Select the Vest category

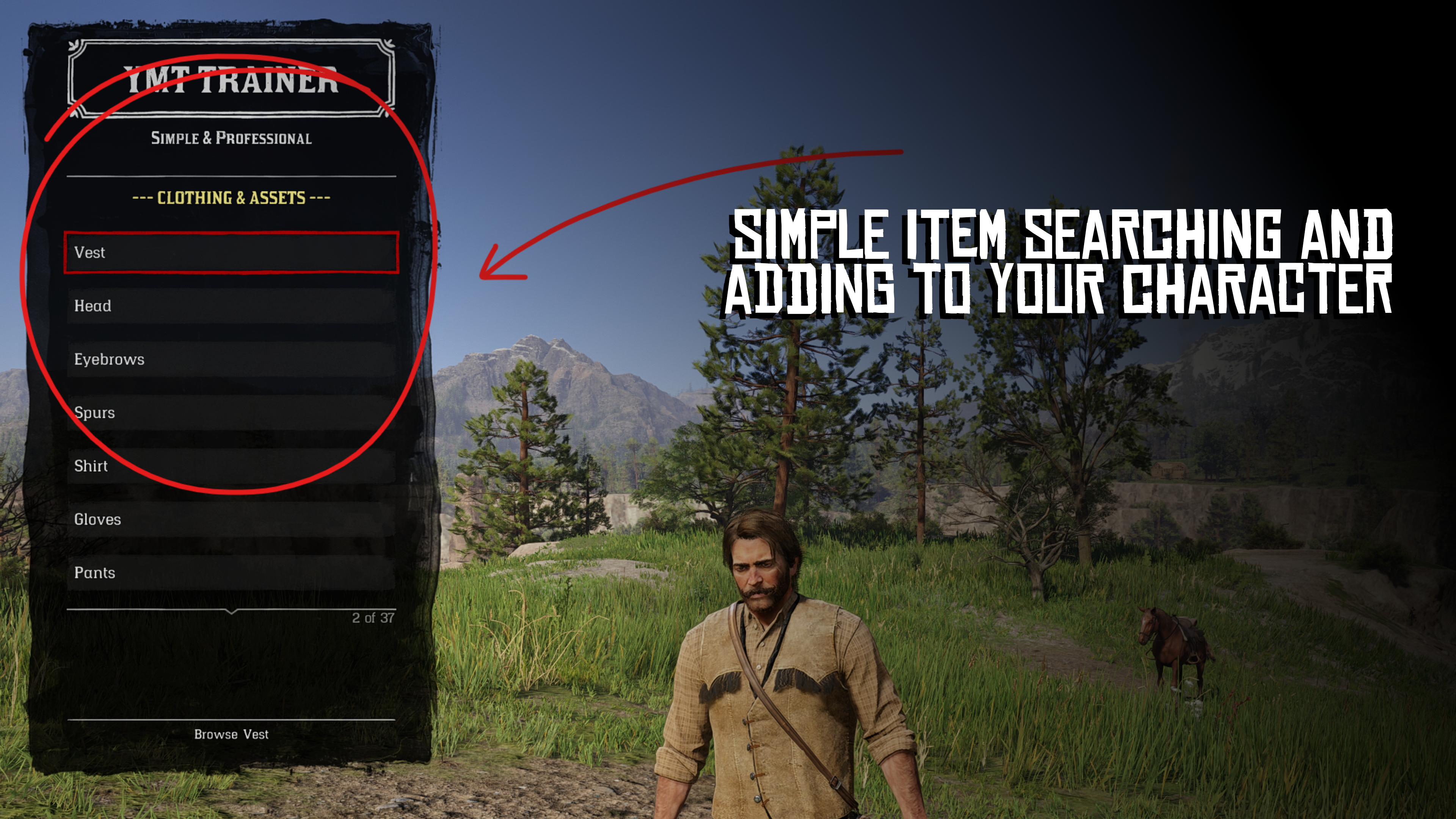coord(231,253)
